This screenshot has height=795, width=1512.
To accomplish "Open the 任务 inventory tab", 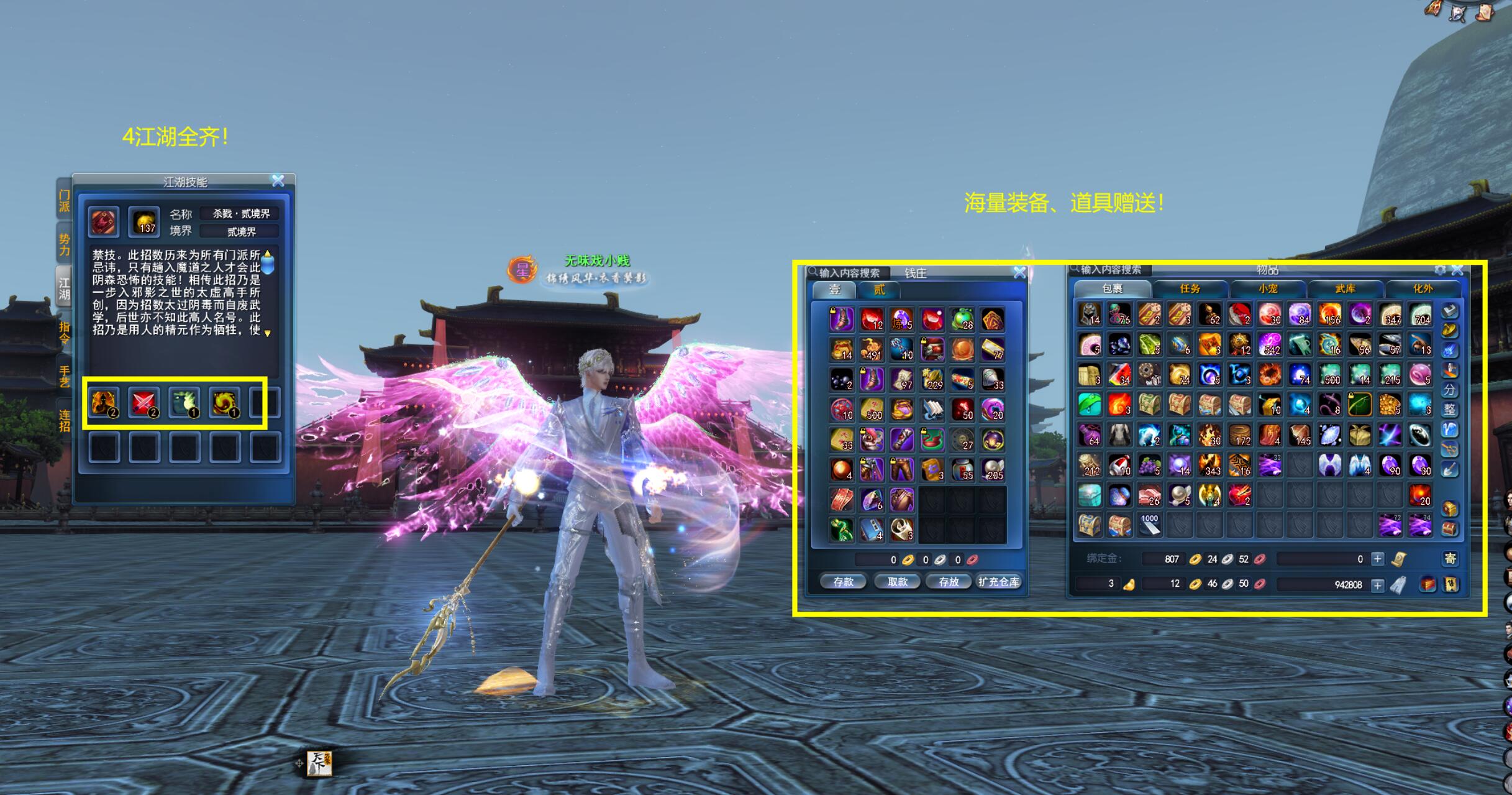I will (1190, 288).
